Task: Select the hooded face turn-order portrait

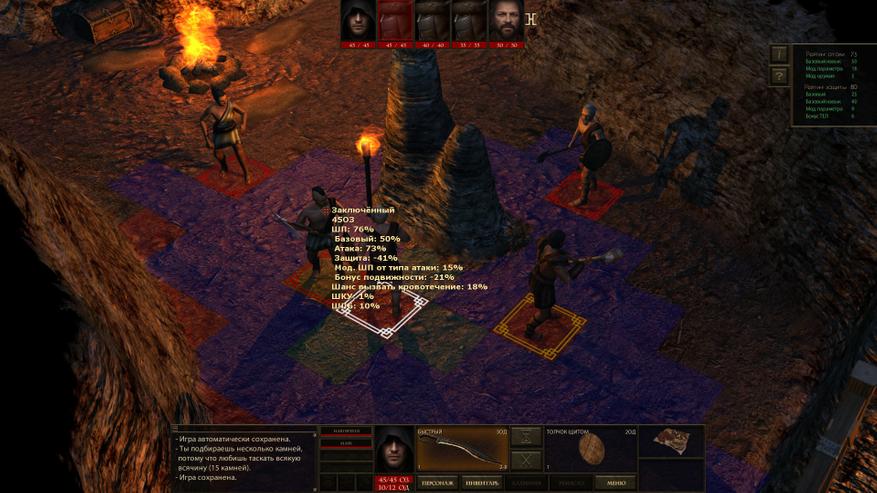Action: [x=358, y=20]
